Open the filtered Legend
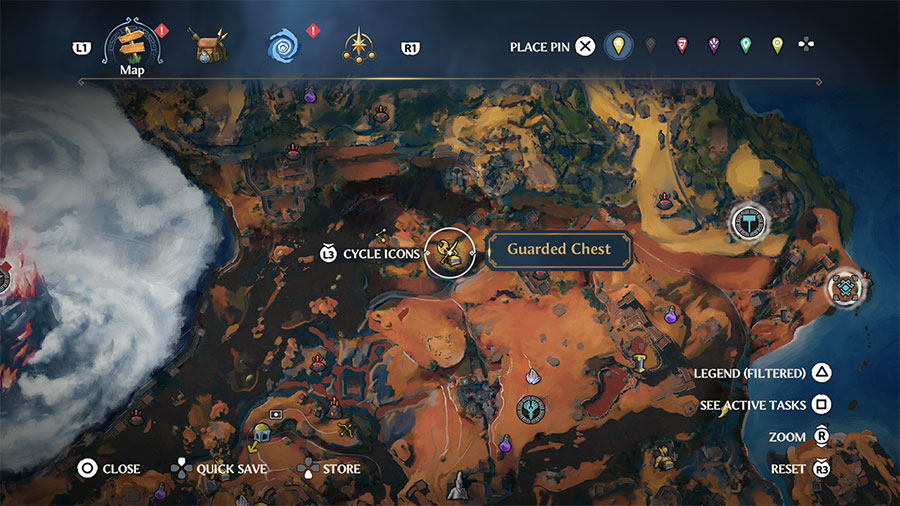Image resolution: width=900 pixels, height=506 pixels. [x=821, y=373]
